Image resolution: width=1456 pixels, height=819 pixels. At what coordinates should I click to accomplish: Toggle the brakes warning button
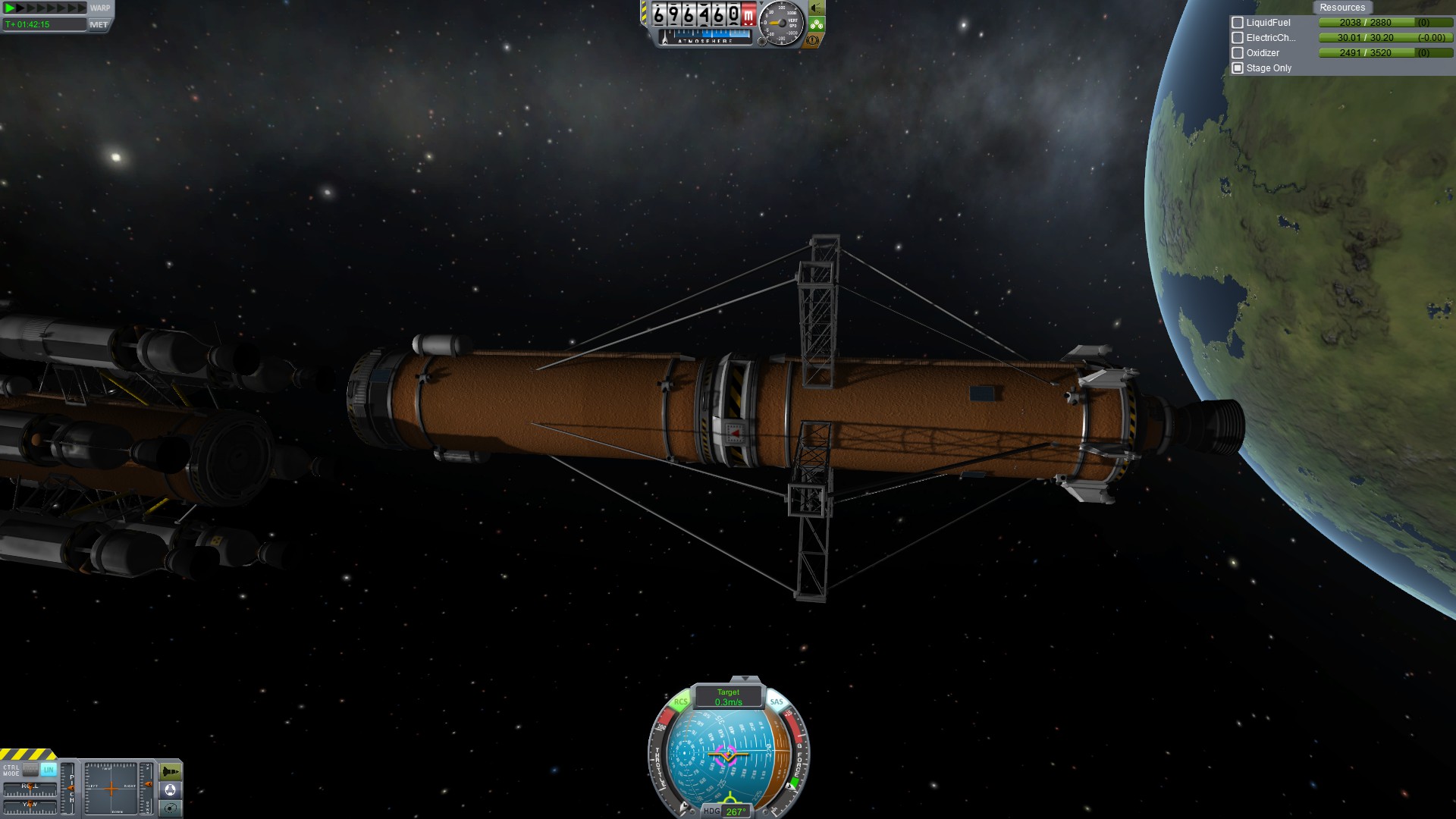click(x=814, y=40)
